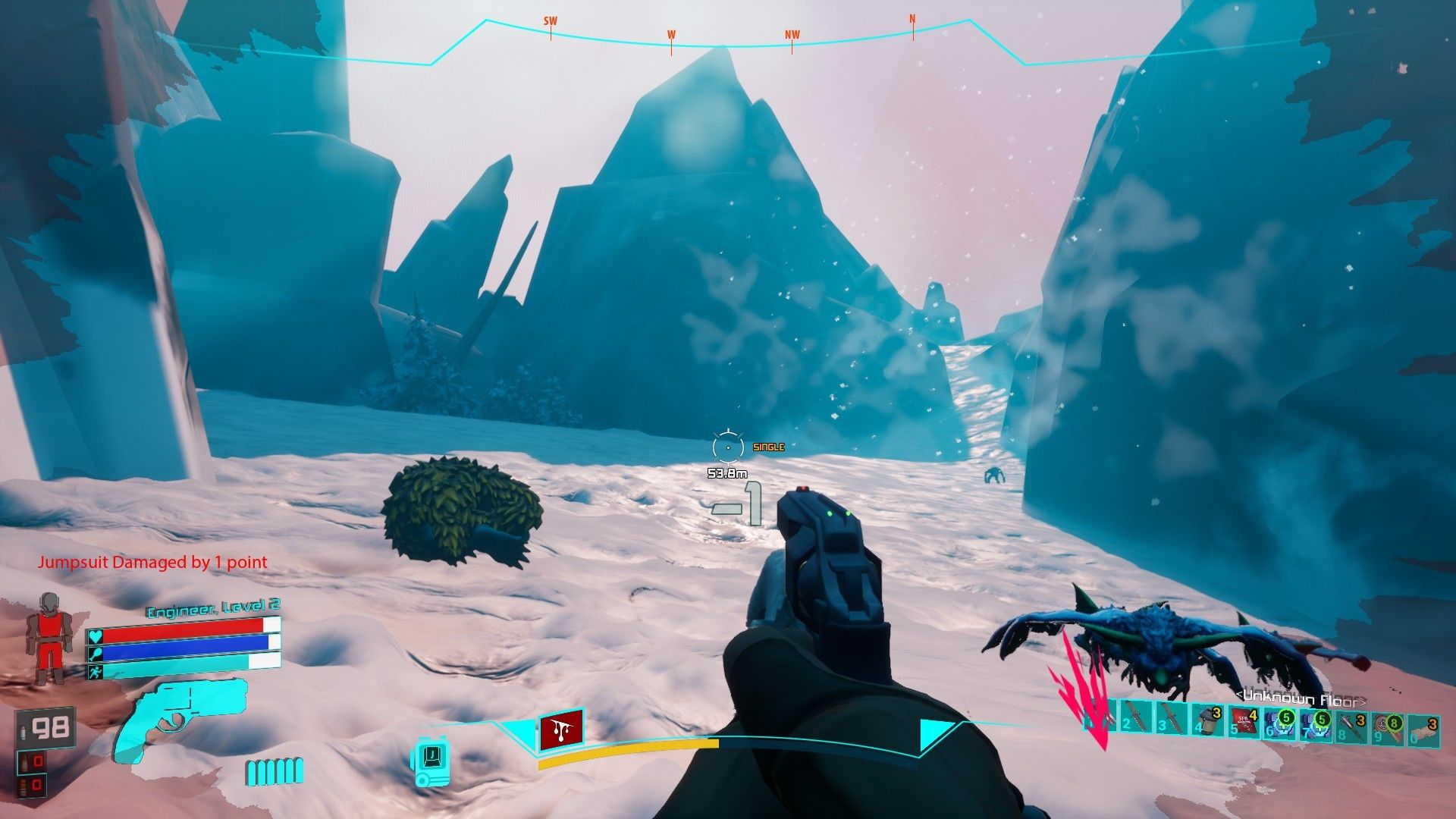Equip the dagger in hotbar slot 8
1456x819 pixels.
tap(1352, 725)
